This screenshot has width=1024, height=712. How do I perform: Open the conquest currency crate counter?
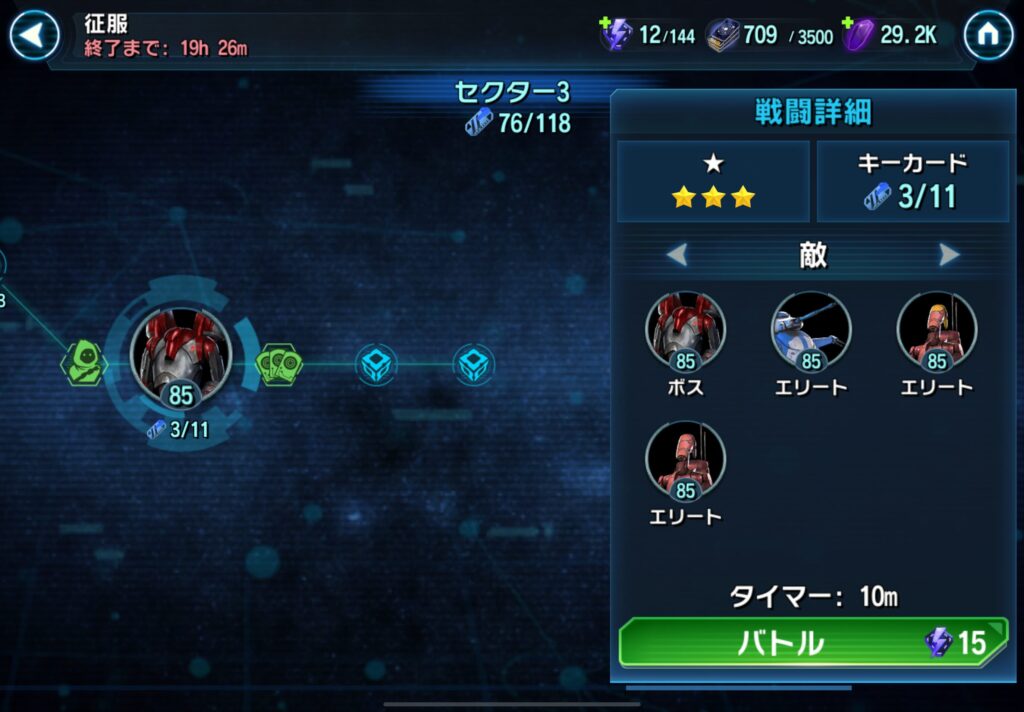click(x=722, y=36)
